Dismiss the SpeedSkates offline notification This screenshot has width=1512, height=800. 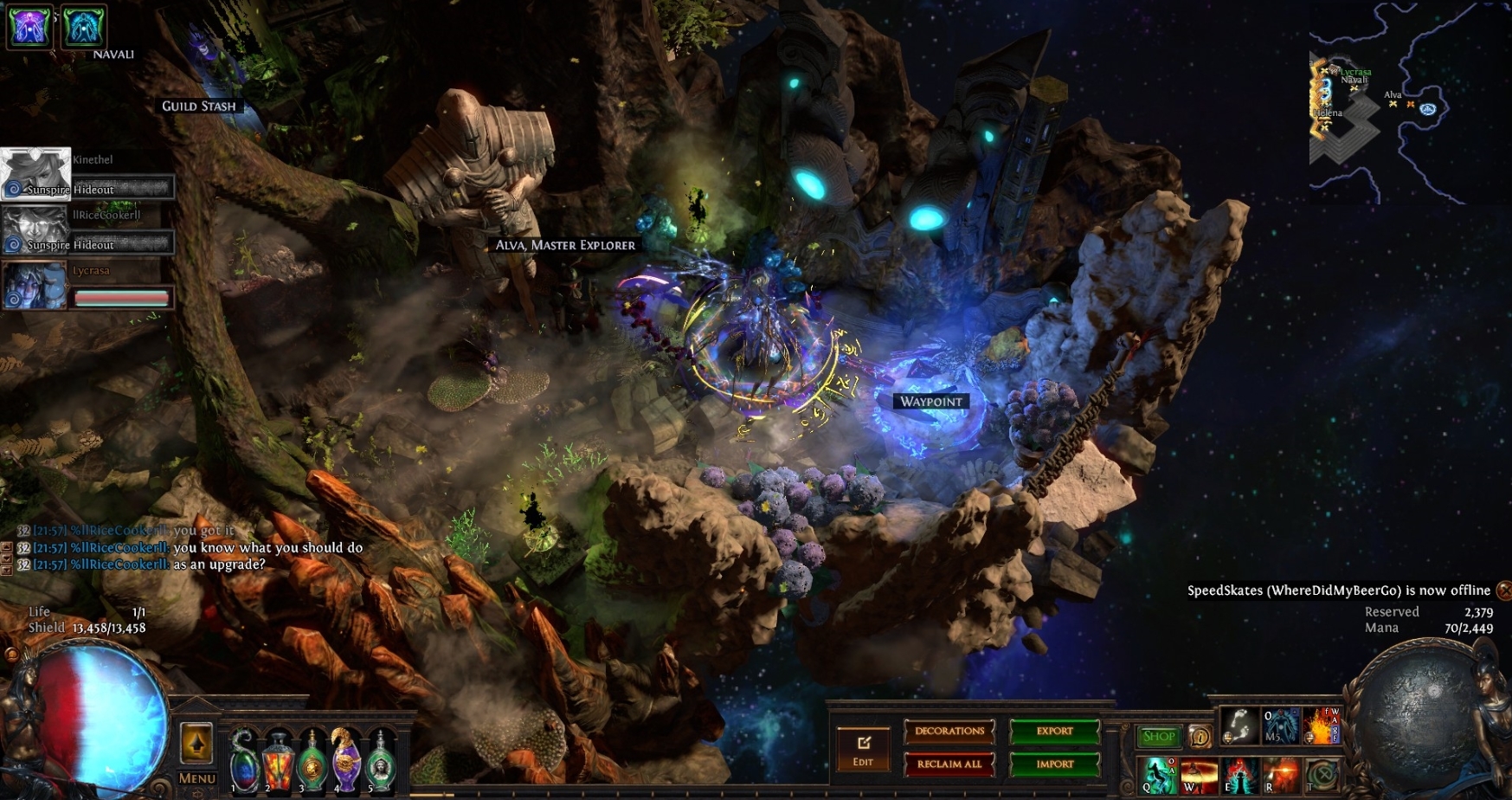(1504, 590)
